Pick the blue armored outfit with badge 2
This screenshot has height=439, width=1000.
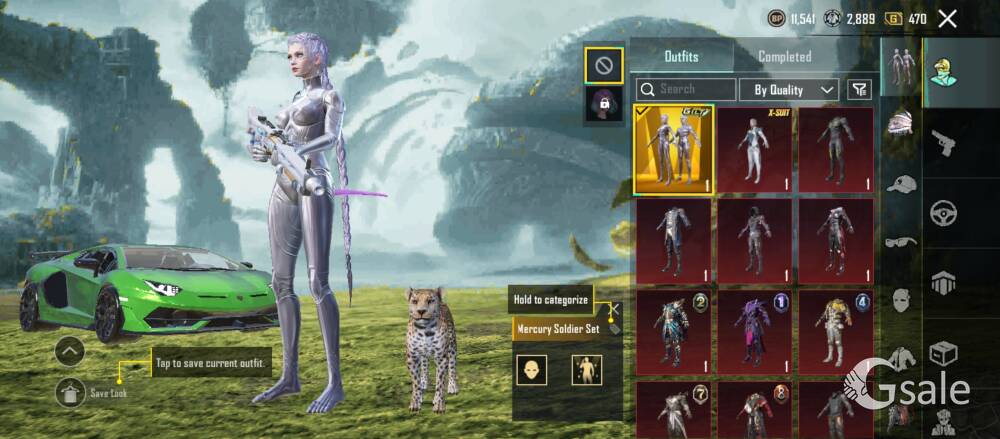673,331
